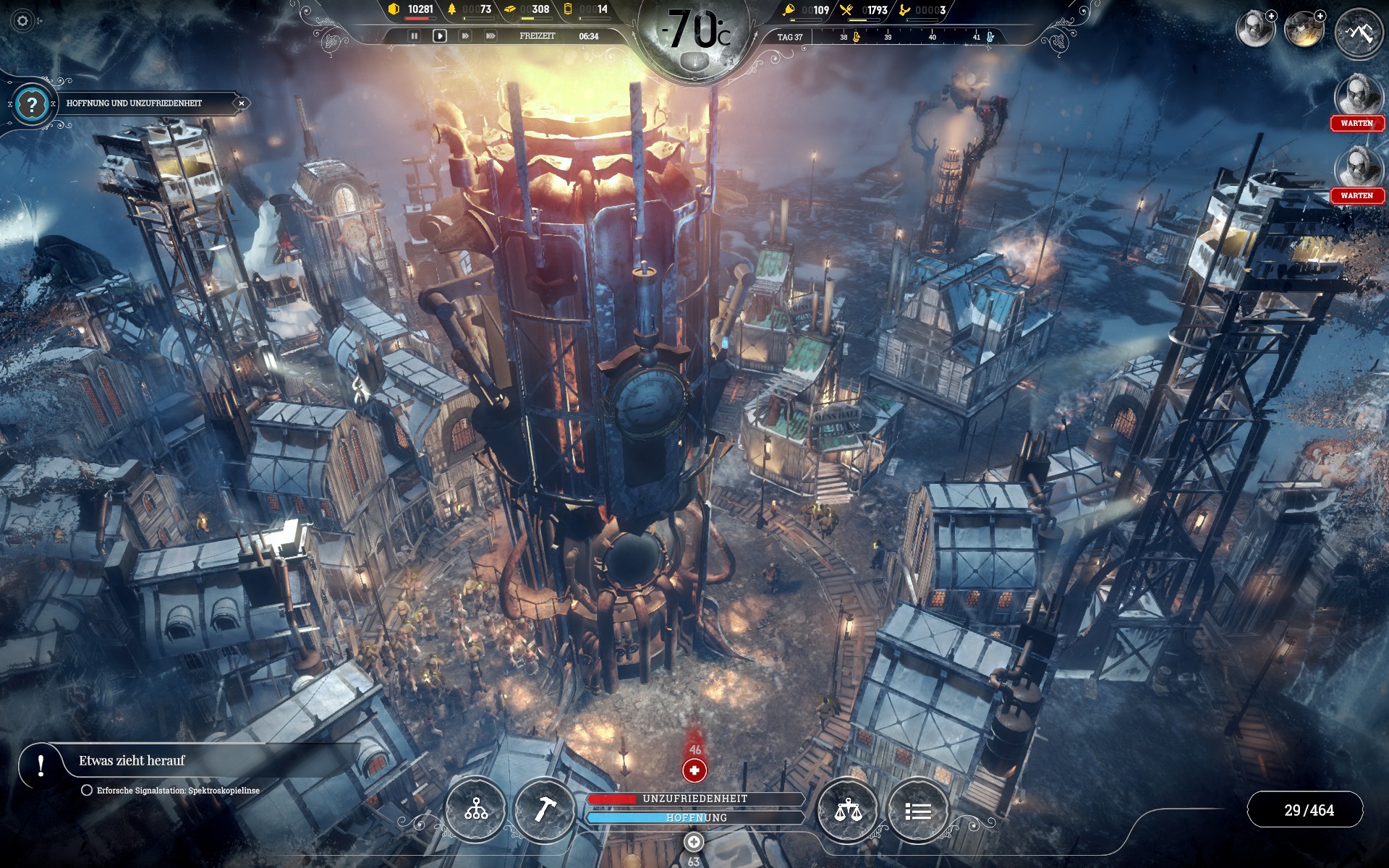Switch to triple fast-forward speed
This screenshot has width=1389, height=868.
pos(490,36)
